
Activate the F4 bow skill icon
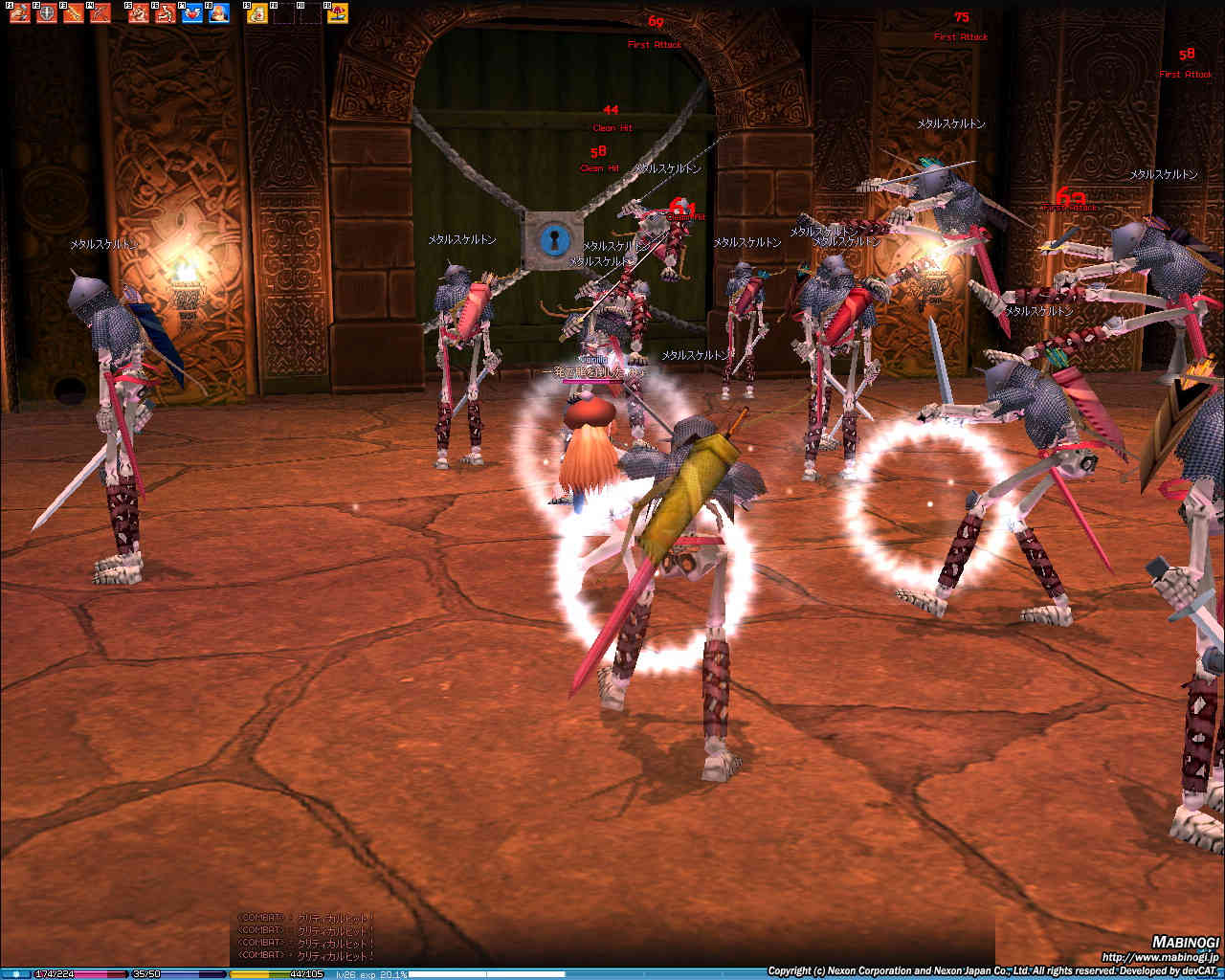(100, 13)
